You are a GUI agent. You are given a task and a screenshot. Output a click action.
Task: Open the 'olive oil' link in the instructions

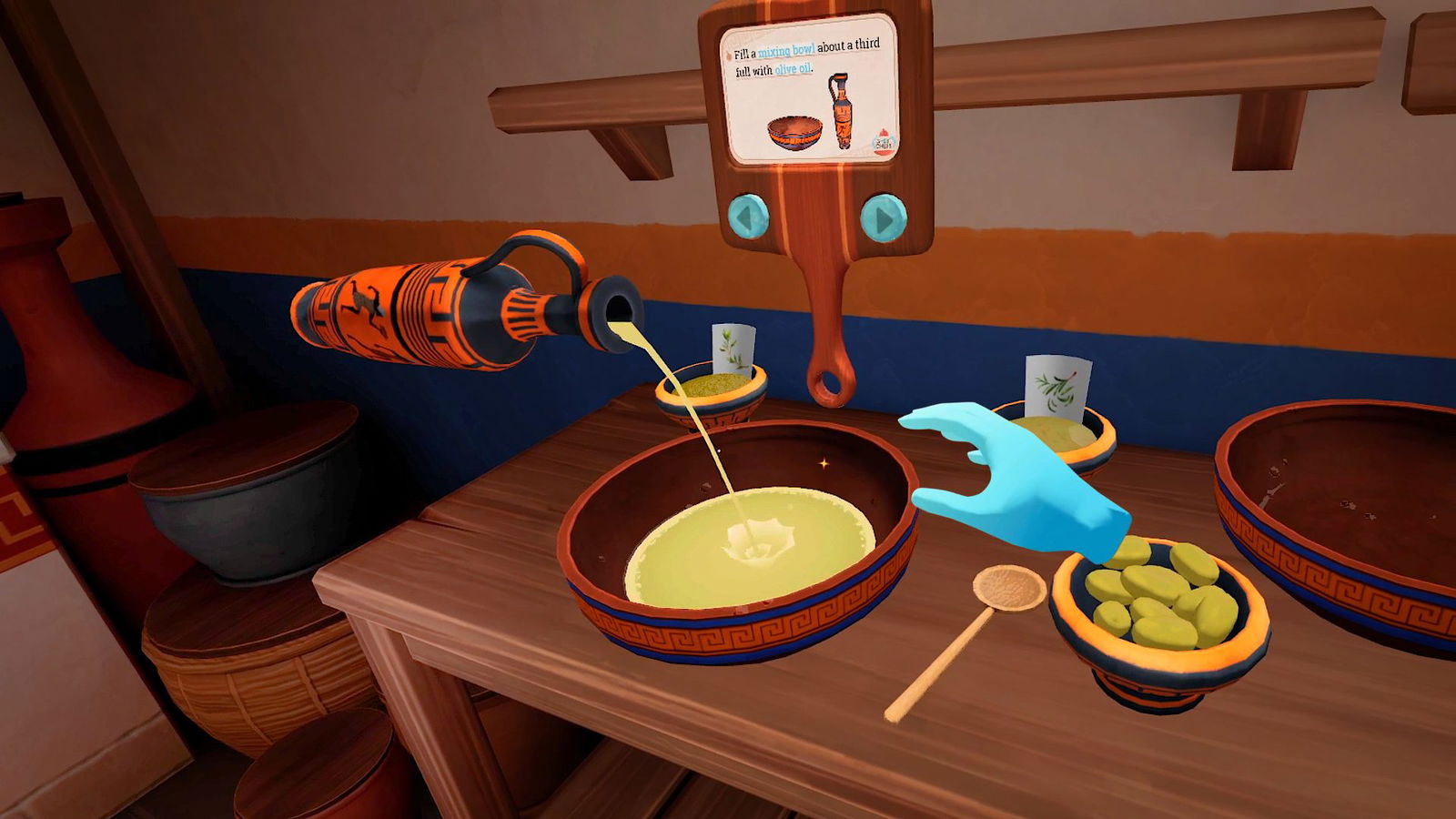794,70
